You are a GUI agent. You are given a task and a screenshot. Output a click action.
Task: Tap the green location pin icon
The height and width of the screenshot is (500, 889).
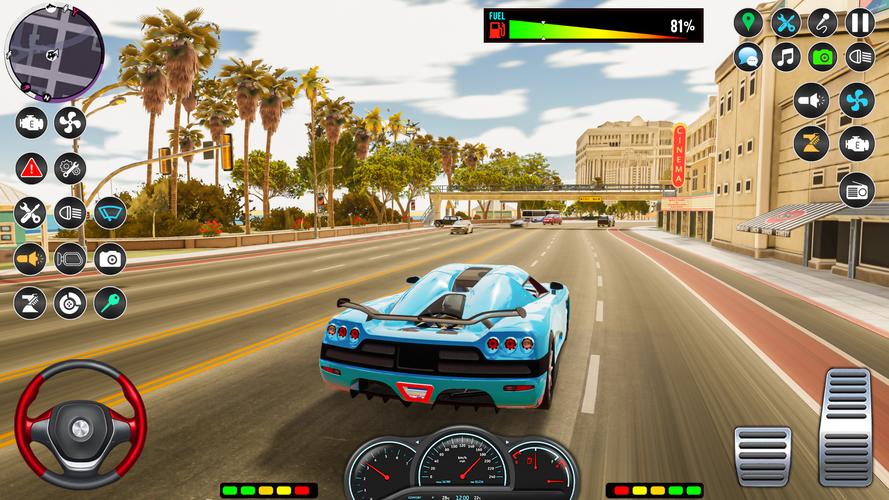click(x=748, y=22)
